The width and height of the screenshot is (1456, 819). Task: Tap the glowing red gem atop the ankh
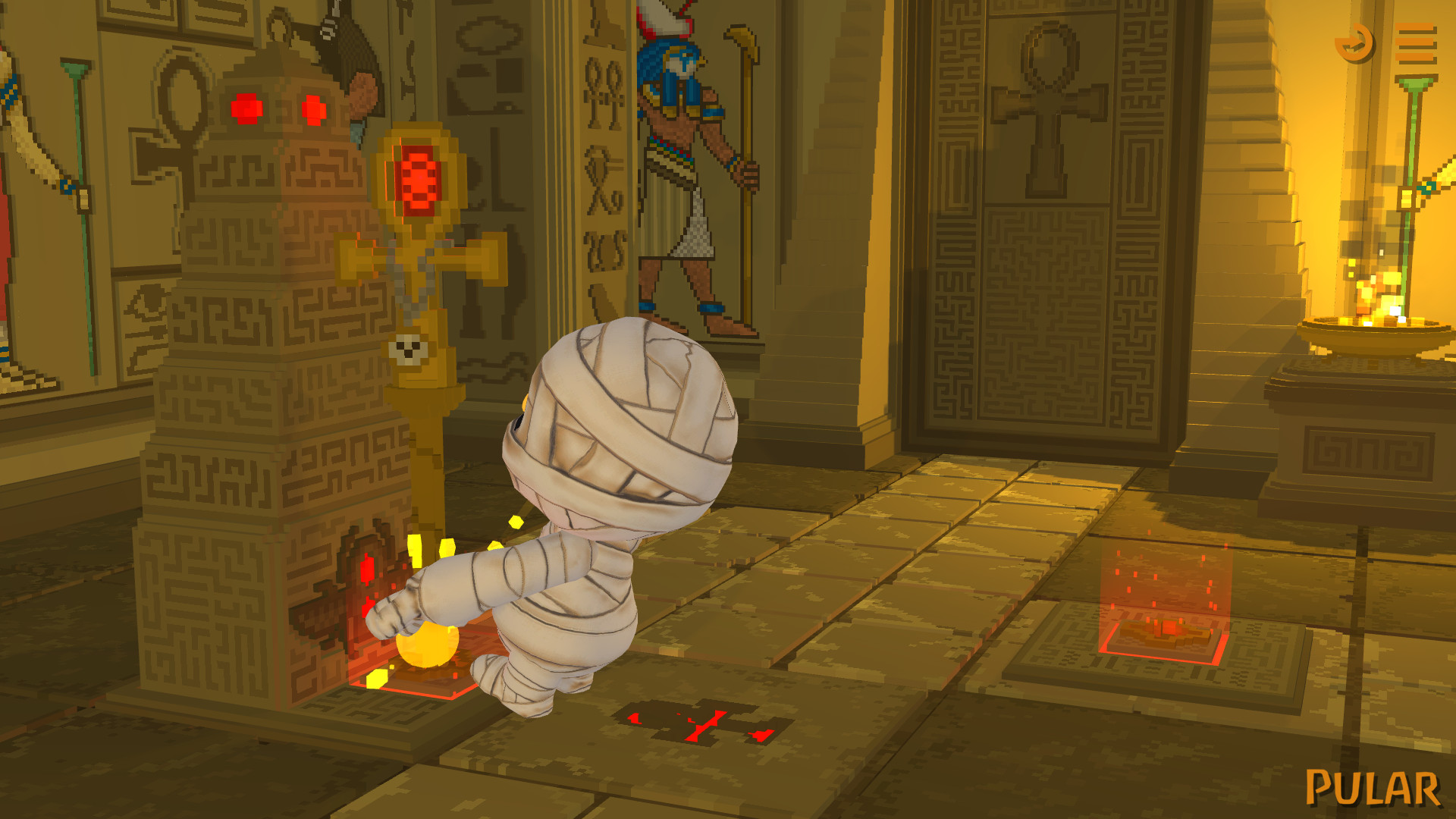point(418,178)
